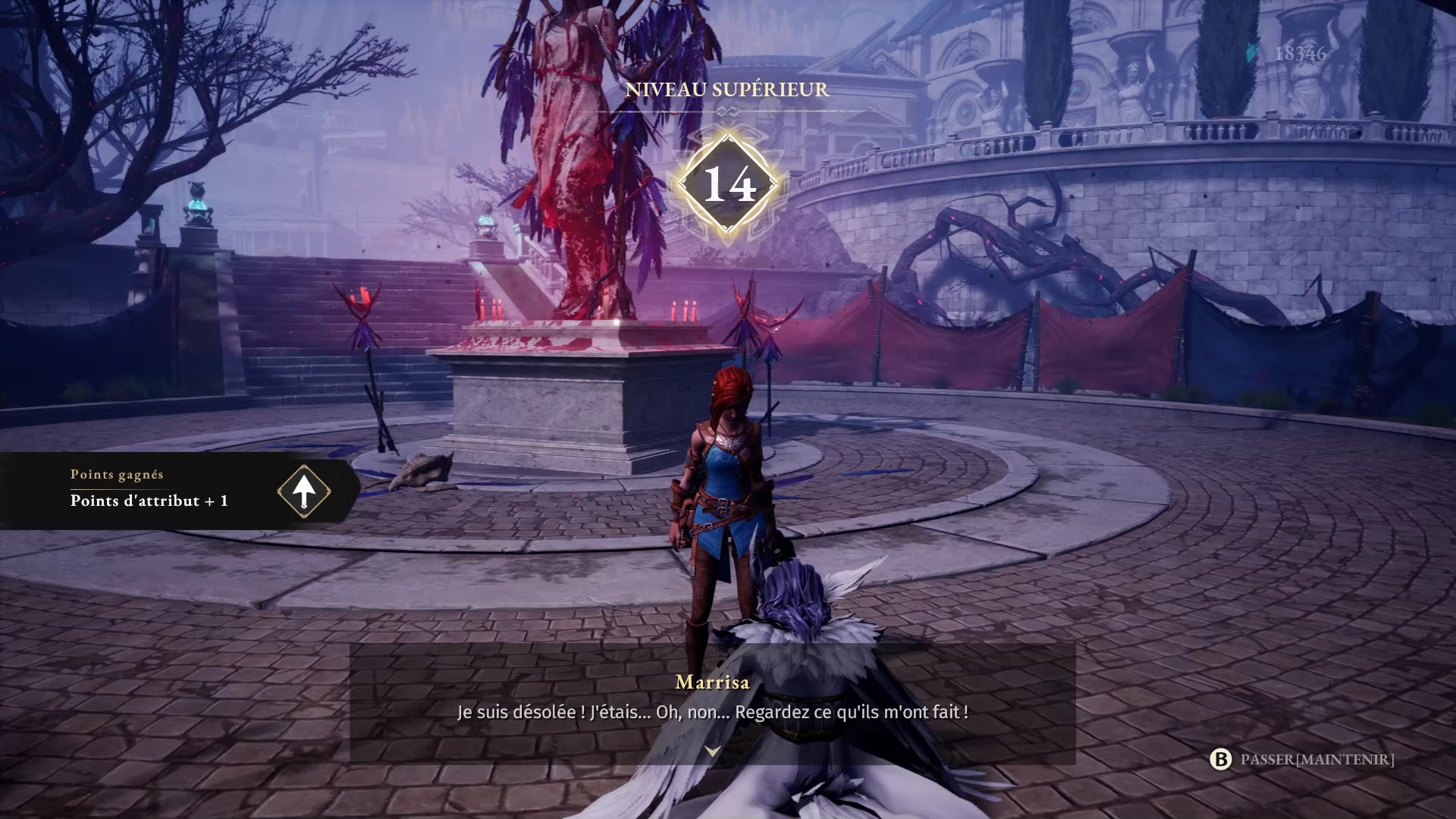This screenshot has height=819, width=1456.
Task: Open the attribute point arrow icon notification
Action: [303, 491]
